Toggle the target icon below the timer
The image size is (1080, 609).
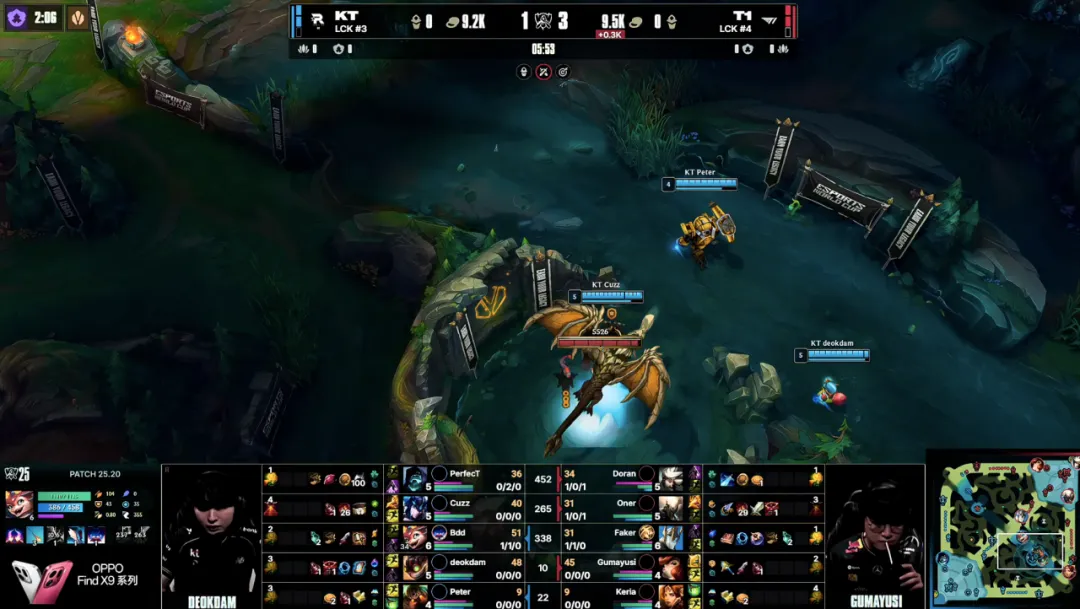coord(563,72)
